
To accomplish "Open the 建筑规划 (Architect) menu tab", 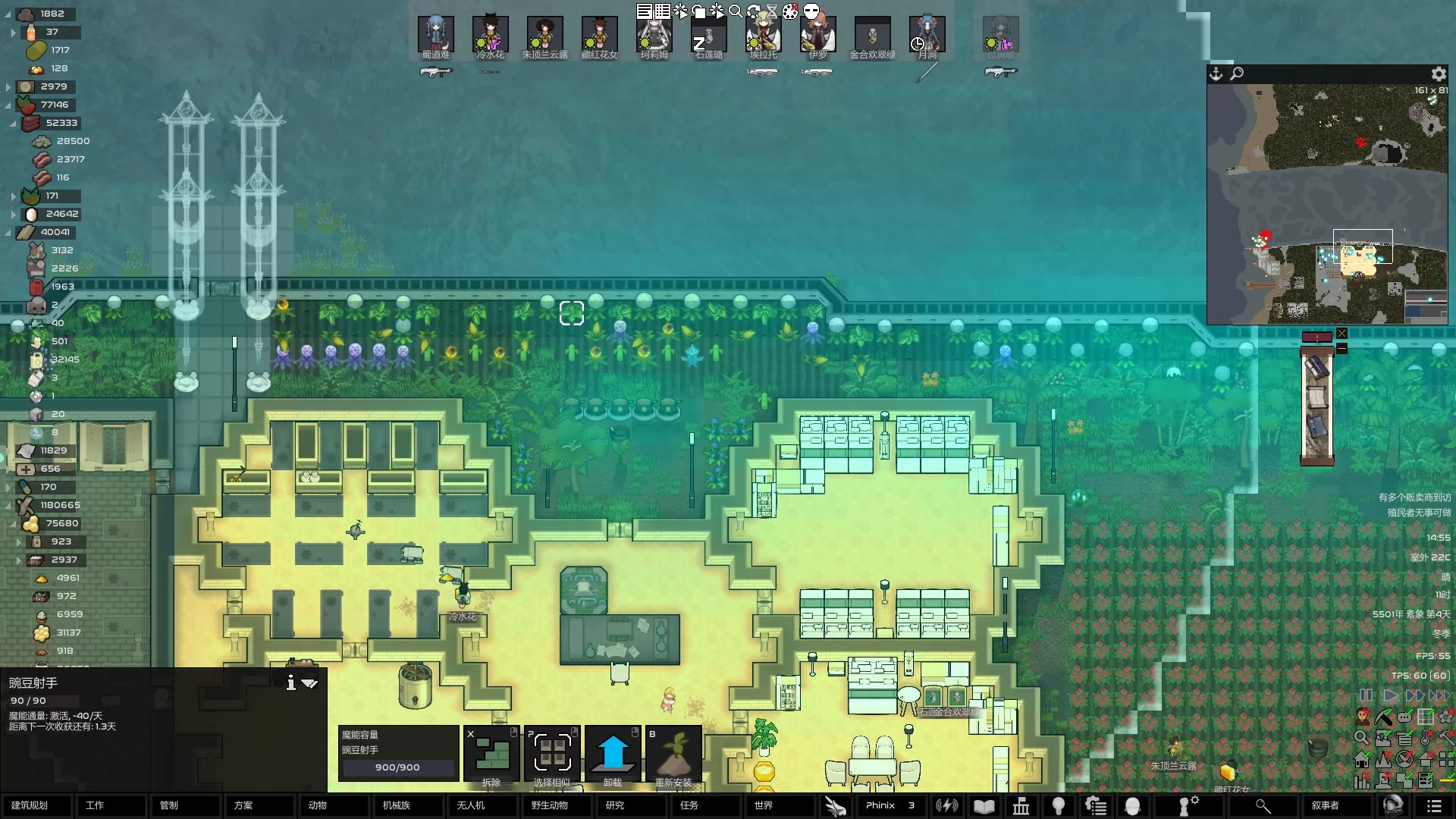I will point(30,805).
